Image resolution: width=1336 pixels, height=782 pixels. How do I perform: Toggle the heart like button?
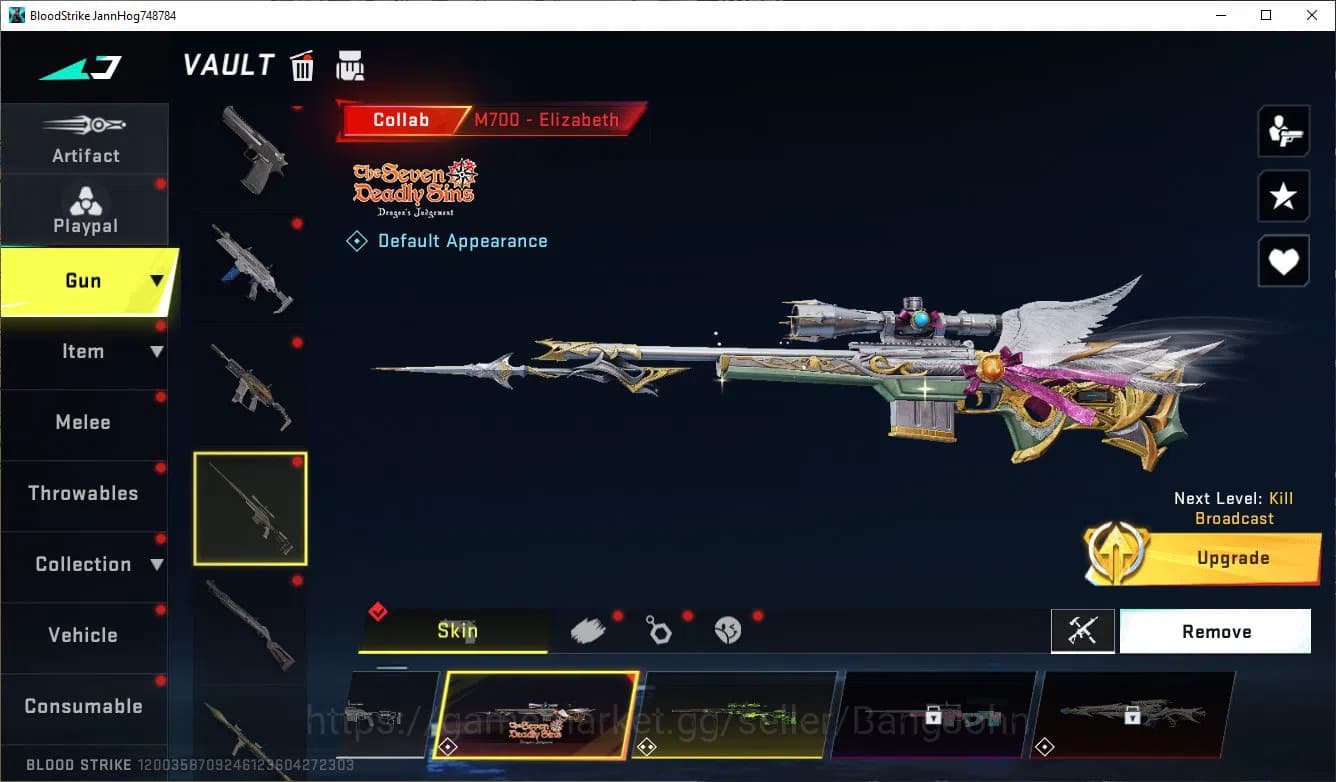point(1283,261)
